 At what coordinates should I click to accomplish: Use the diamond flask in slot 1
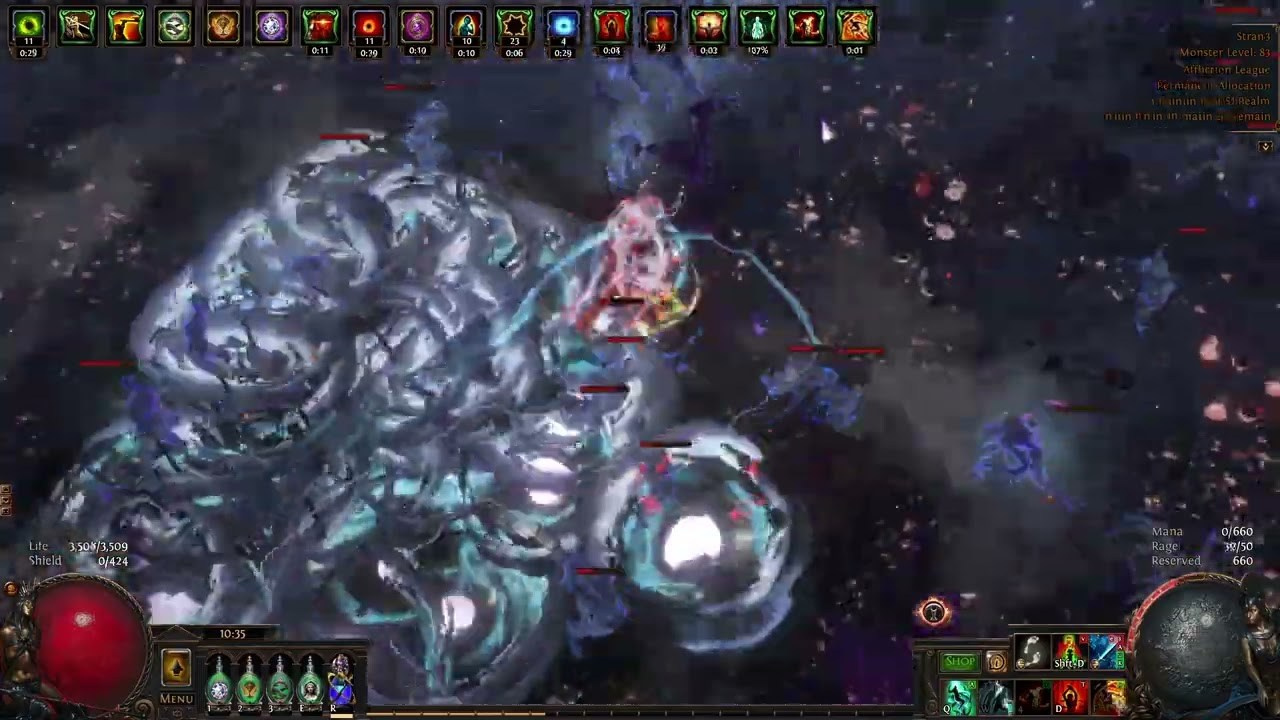[218, 687]
